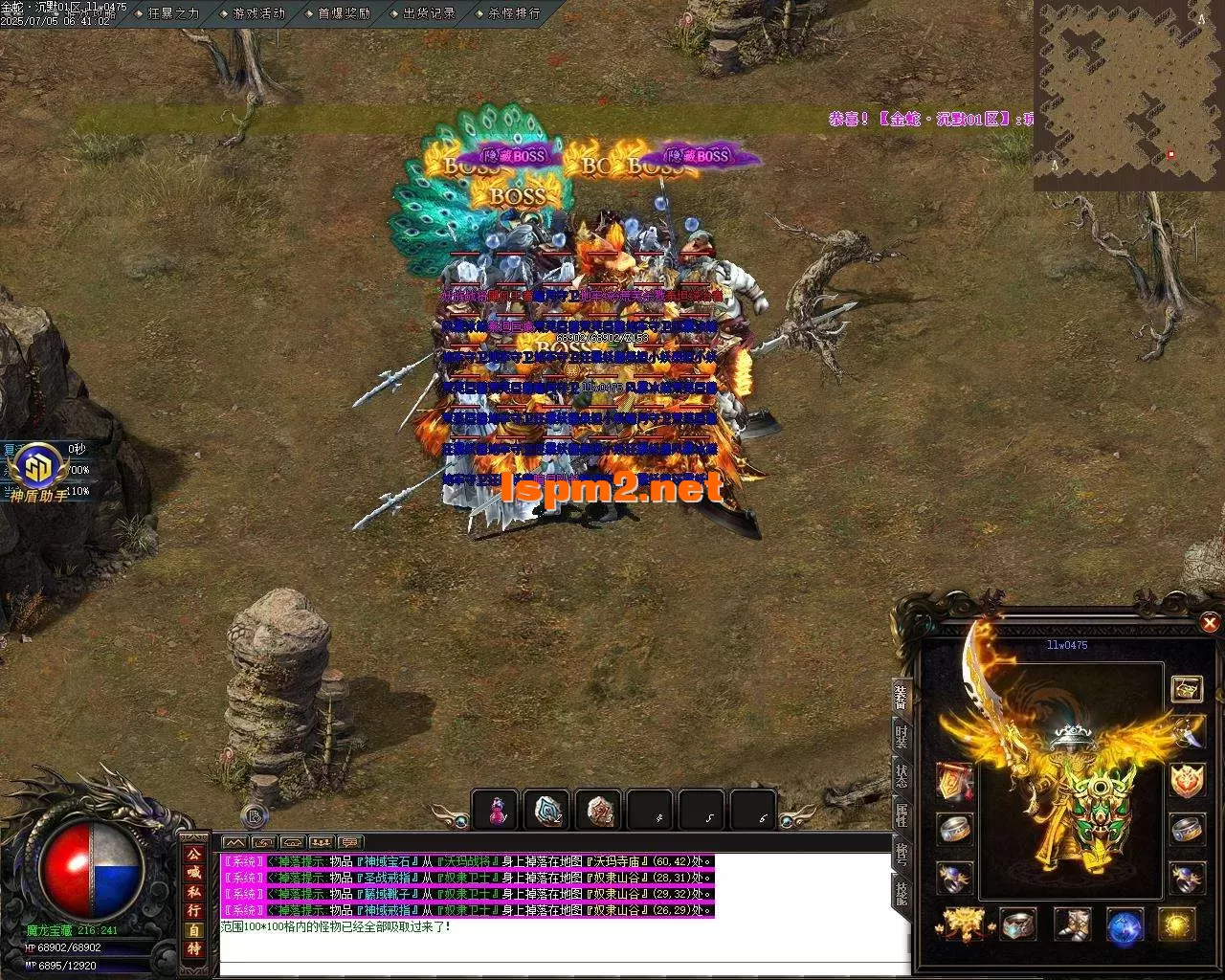Select the blue orb equipment slot

click(1125, 925)
